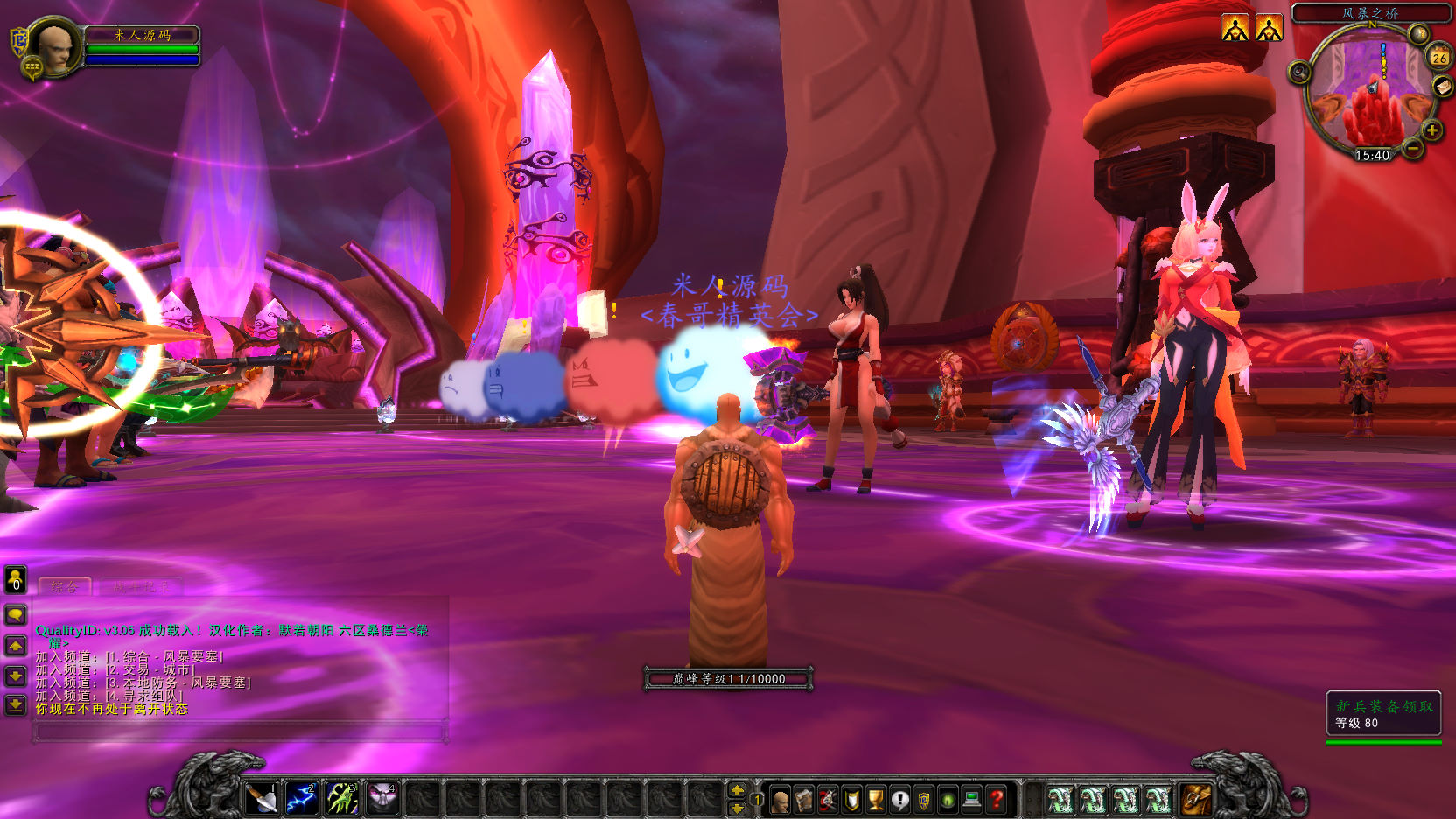The image size is (1456, 819).
Task: Activate the sword attack ability in slot 1
Action: click(261, 798)
